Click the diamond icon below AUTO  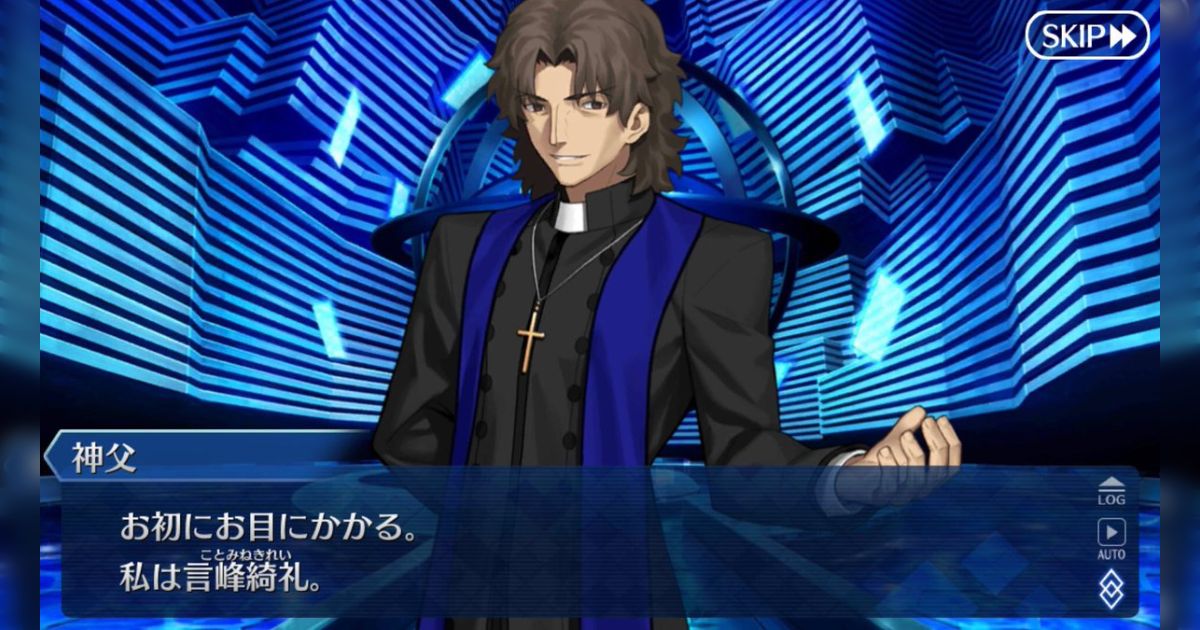click(x=1111, y=588)
